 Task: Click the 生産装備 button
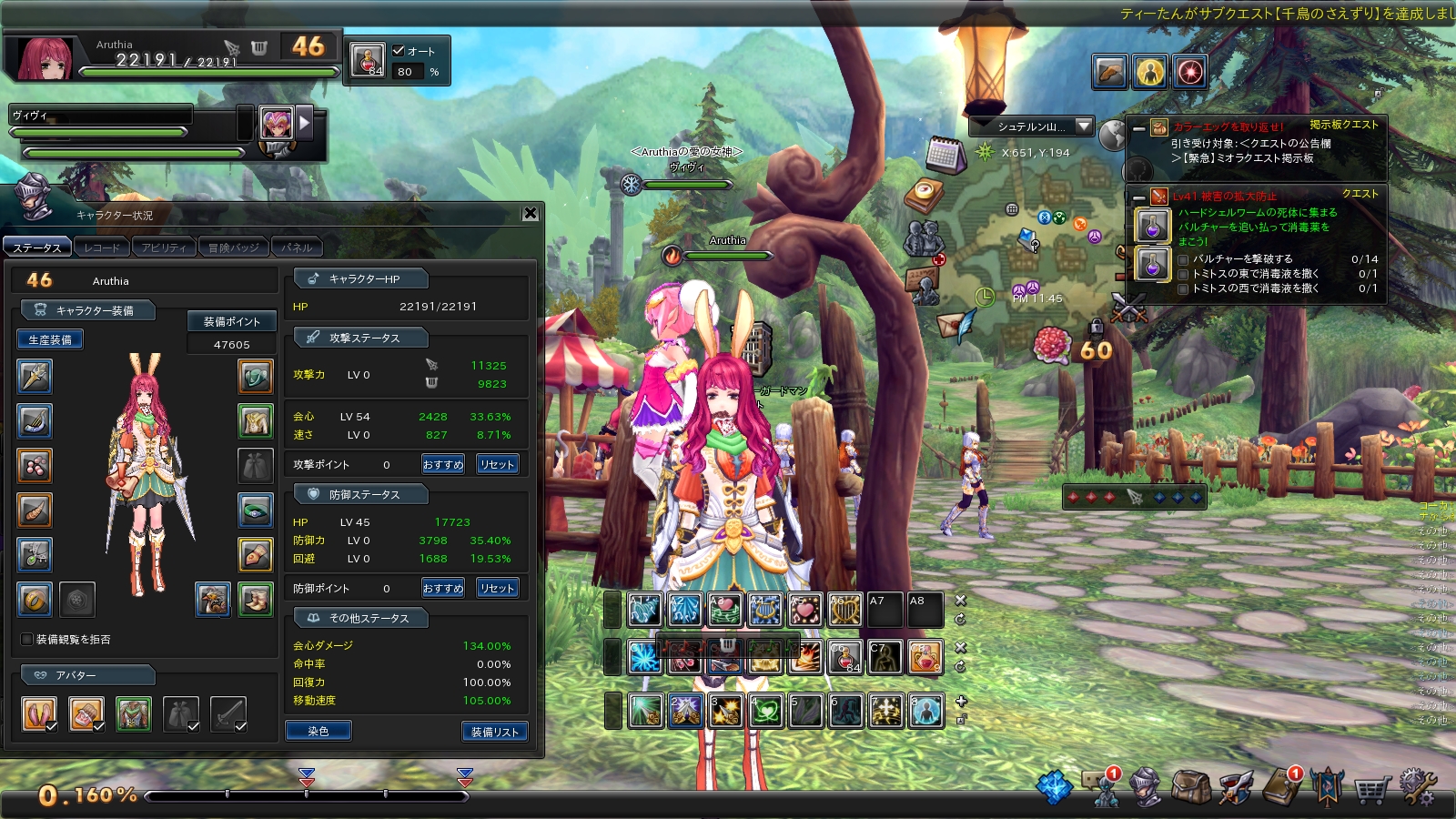(x=50, y=339)
